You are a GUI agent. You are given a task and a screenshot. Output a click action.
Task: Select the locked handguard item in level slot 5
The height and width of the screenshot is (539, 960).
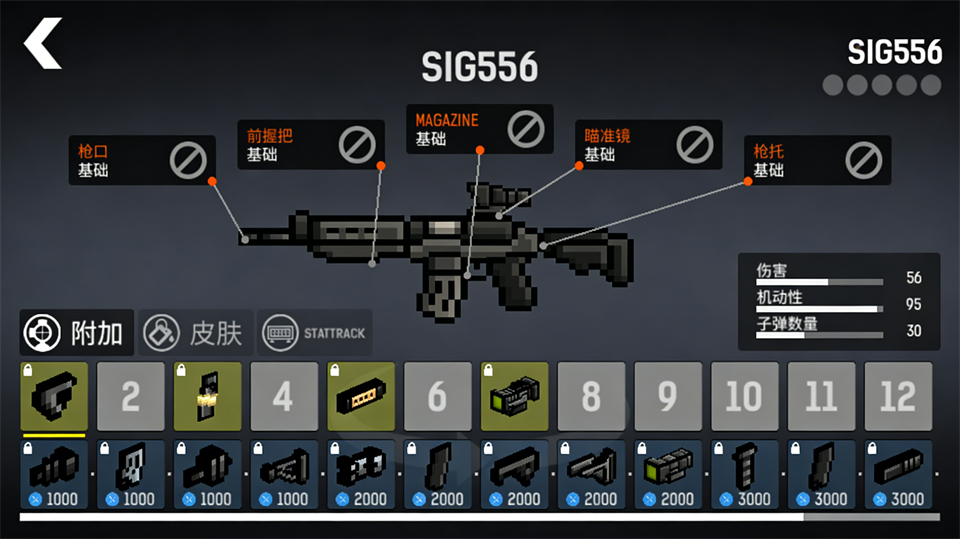click(361, 396)
